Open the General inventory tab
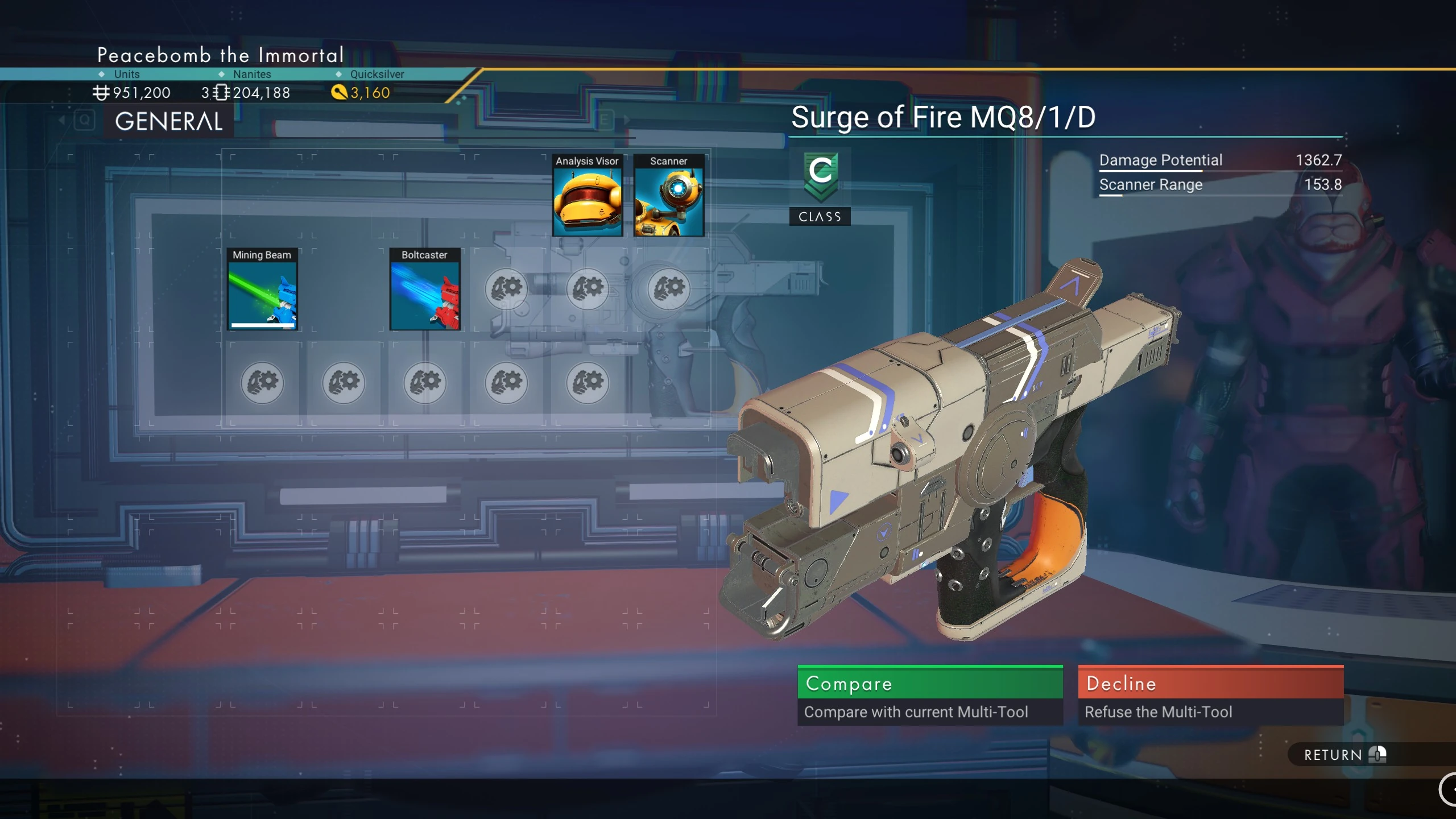The image size is (1456, 819). click(169, 122)
